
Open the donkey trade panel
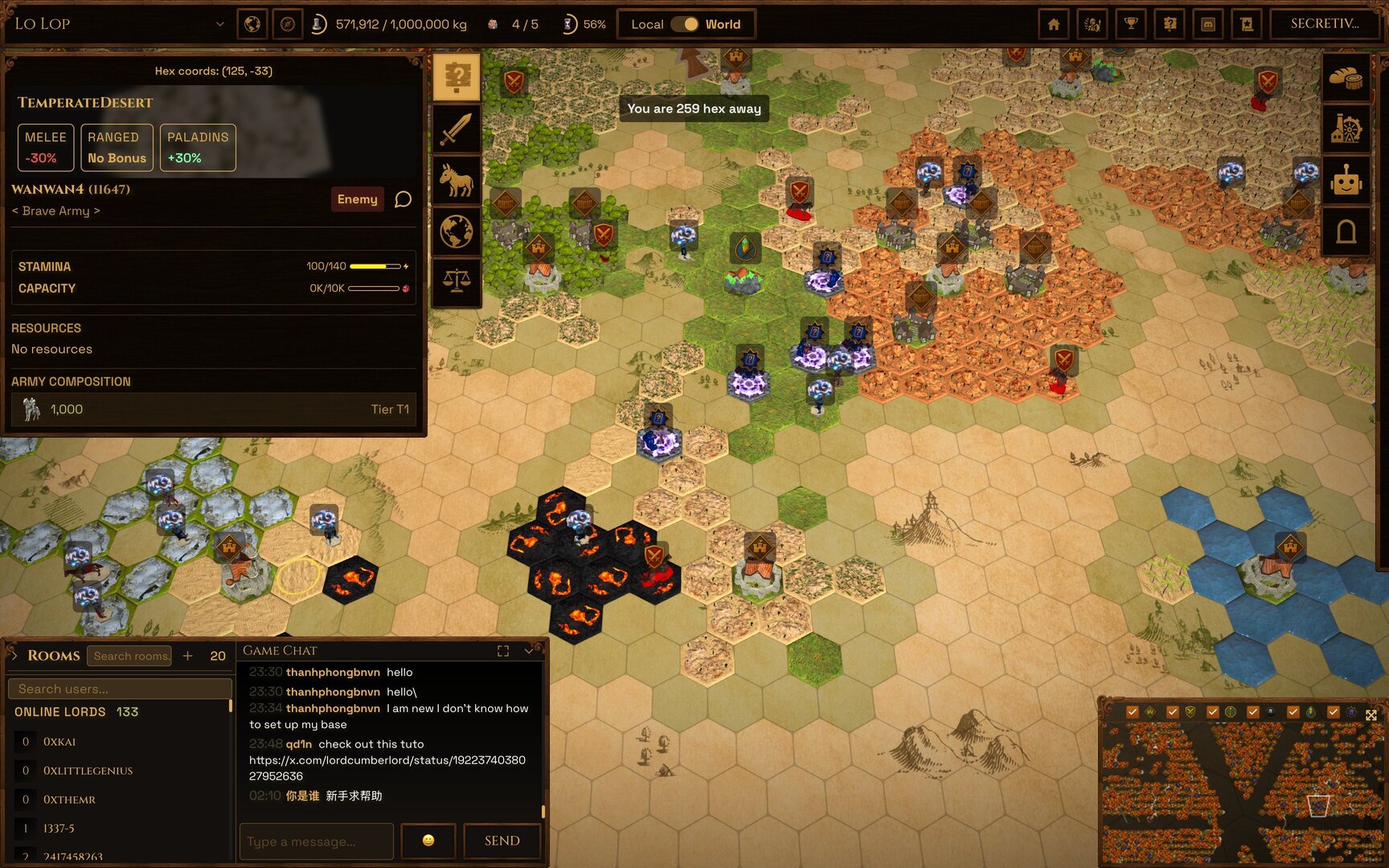457,181
